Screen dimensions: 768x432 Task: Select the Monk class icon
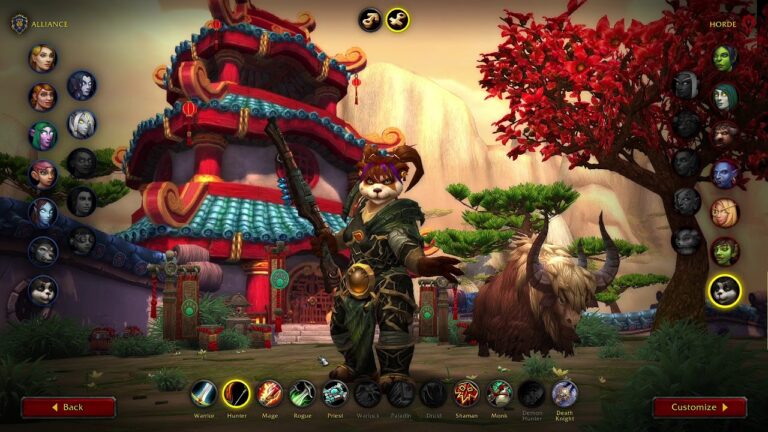(x=499, y=393)
